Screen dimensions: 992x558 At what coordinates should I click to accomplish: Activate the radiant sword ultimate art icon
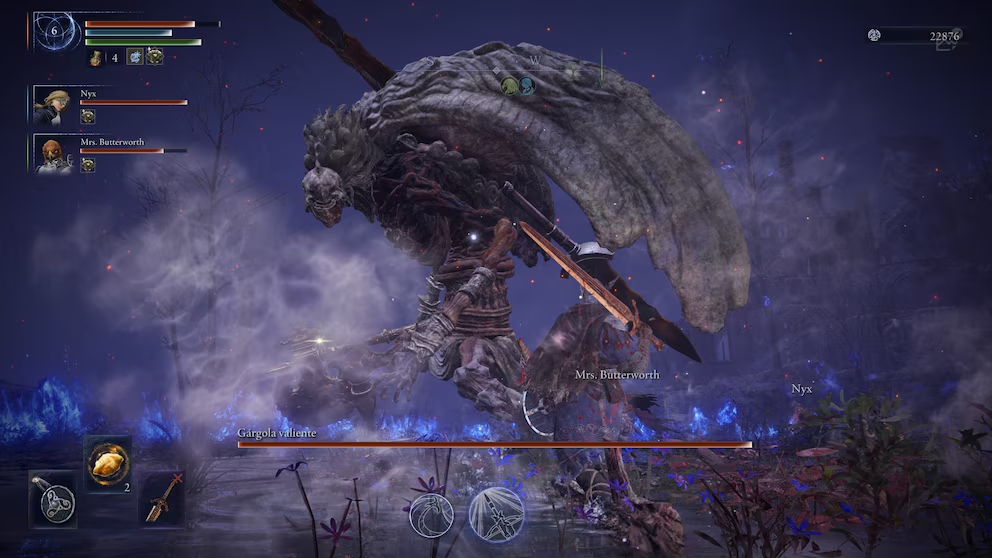click(x=497, y=514)
